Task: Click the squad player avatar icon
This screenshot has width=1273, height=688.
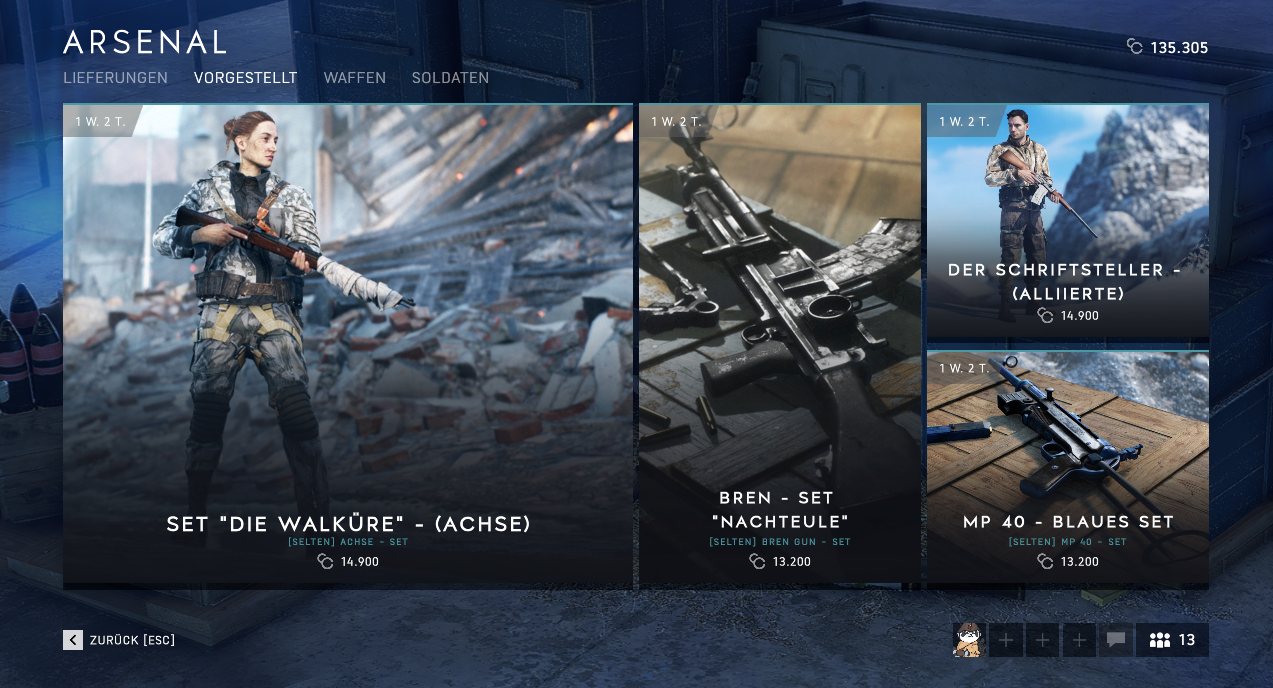Action: coord(968,640)
